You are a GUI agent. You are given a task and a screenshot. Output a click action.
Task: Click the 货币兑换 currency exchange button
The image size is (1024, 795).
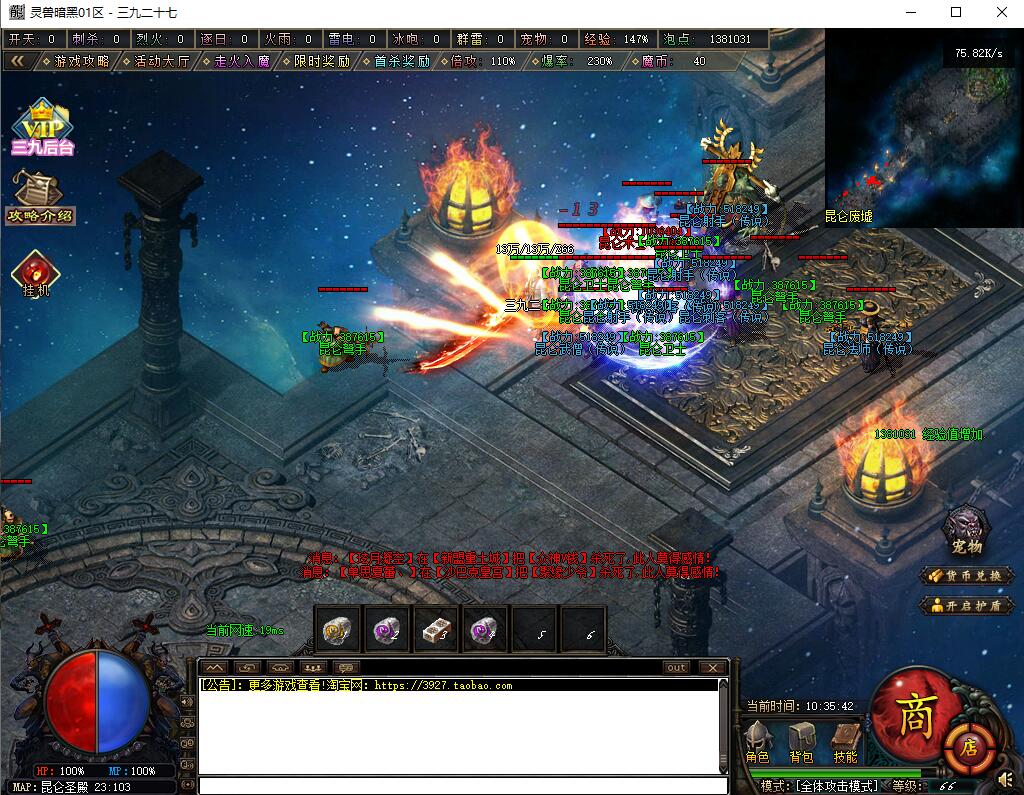click(966, 576)
